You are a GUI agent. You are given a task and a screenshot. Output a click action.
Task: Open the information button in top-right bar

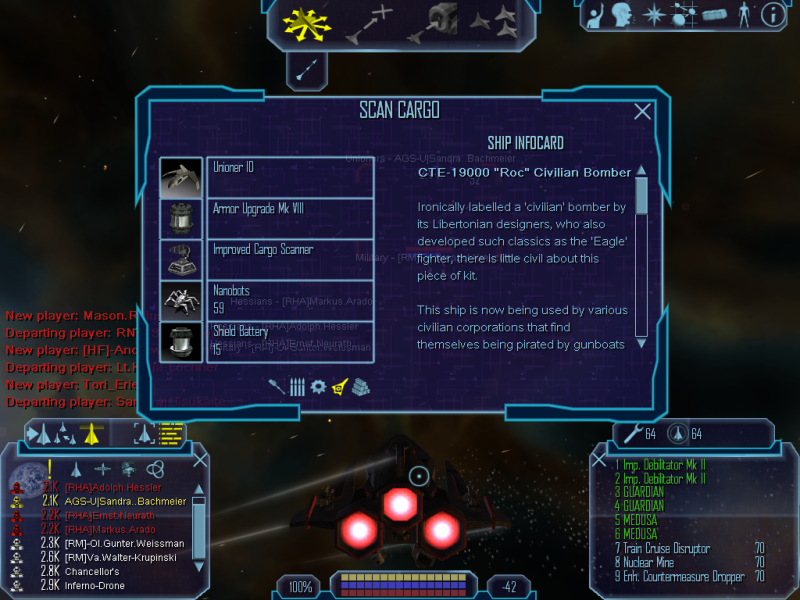772,14
